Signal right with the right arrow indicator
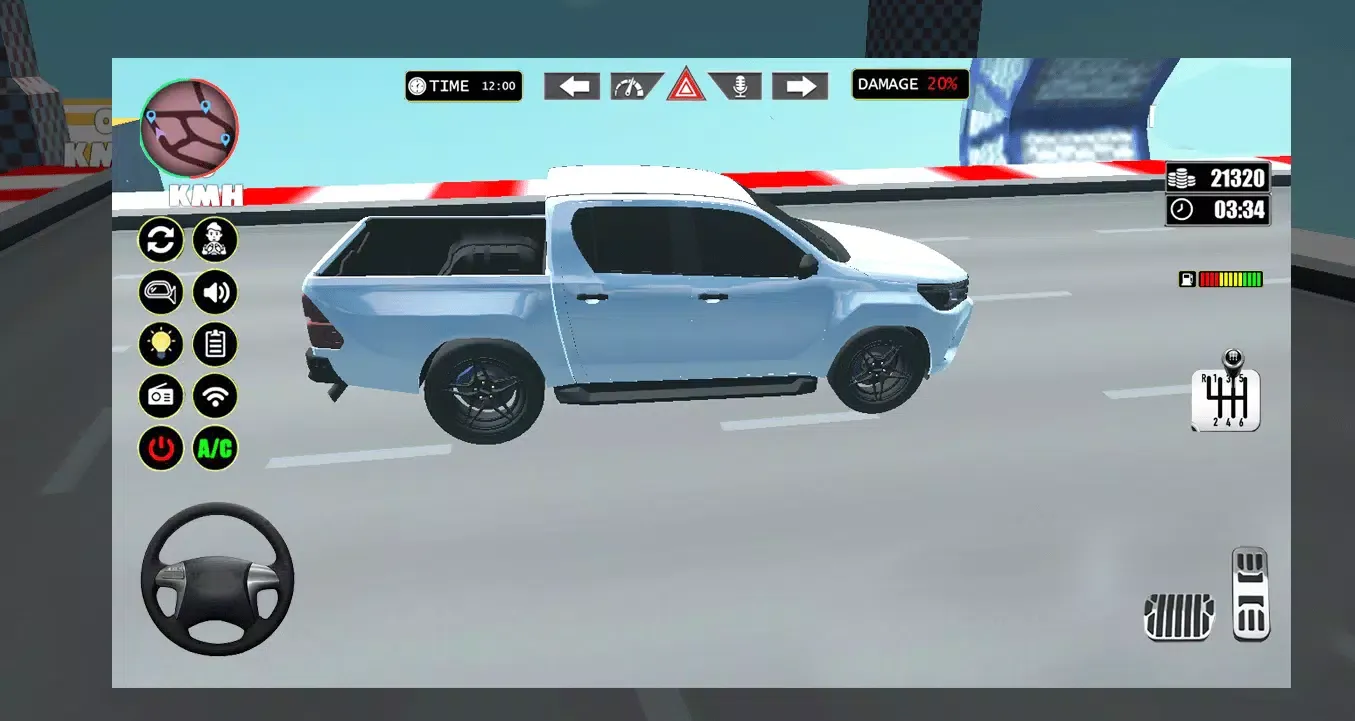The width and height of the screenshot is (1355, 721). click(x=800, y=86)
